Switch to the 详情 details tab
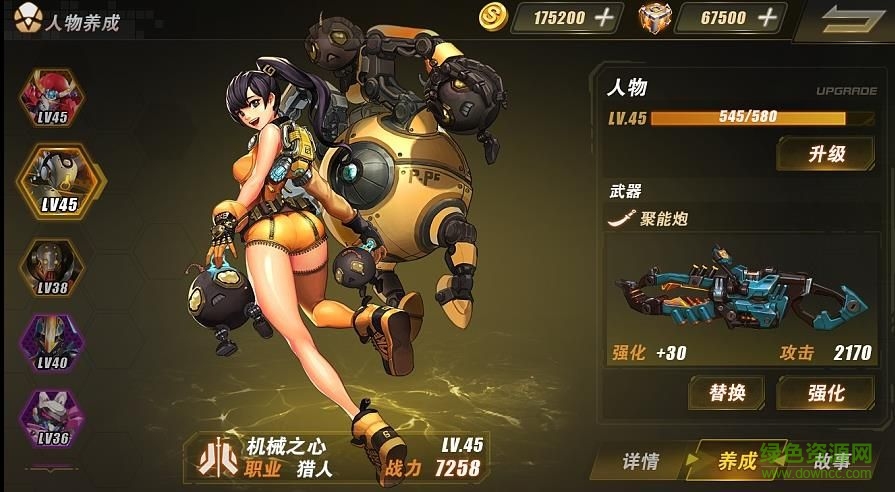This screenshot has width=895, height=492. [640, 461]
